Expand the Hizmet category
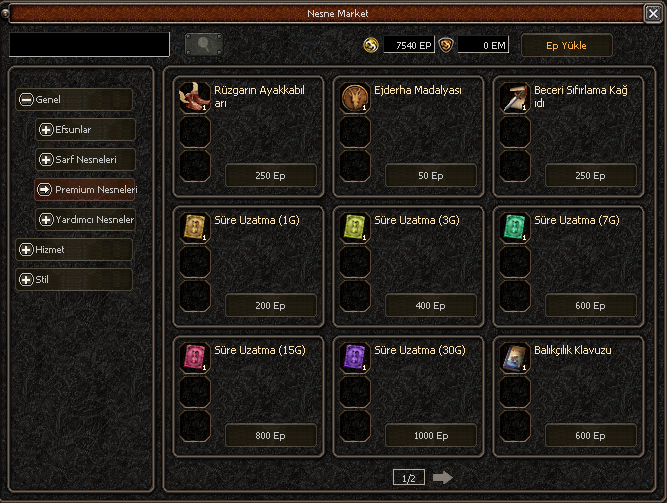This screenshot has width=667, height=503. click(75, 249)
